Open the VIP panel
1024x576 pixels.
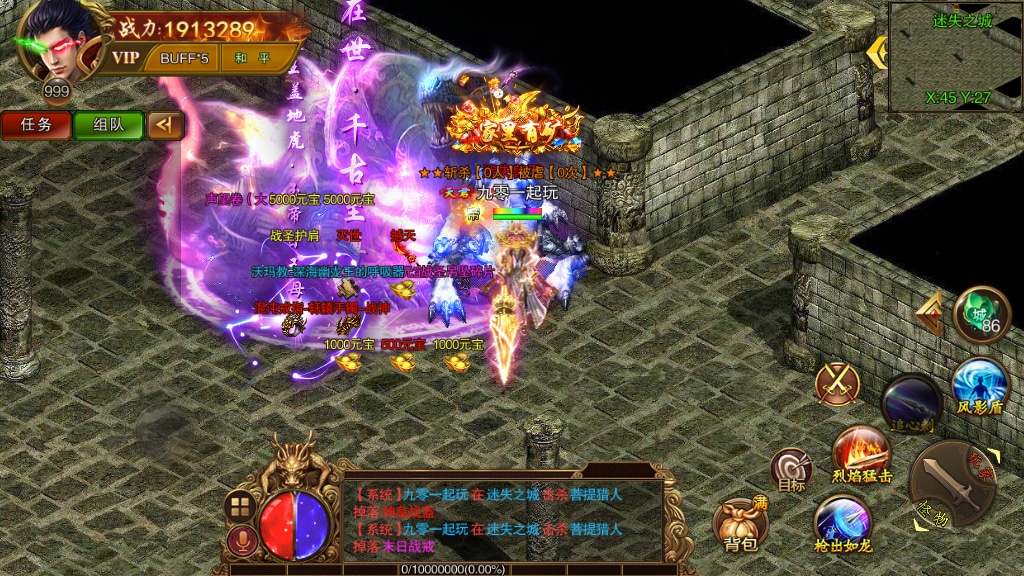tap(125, 57)
